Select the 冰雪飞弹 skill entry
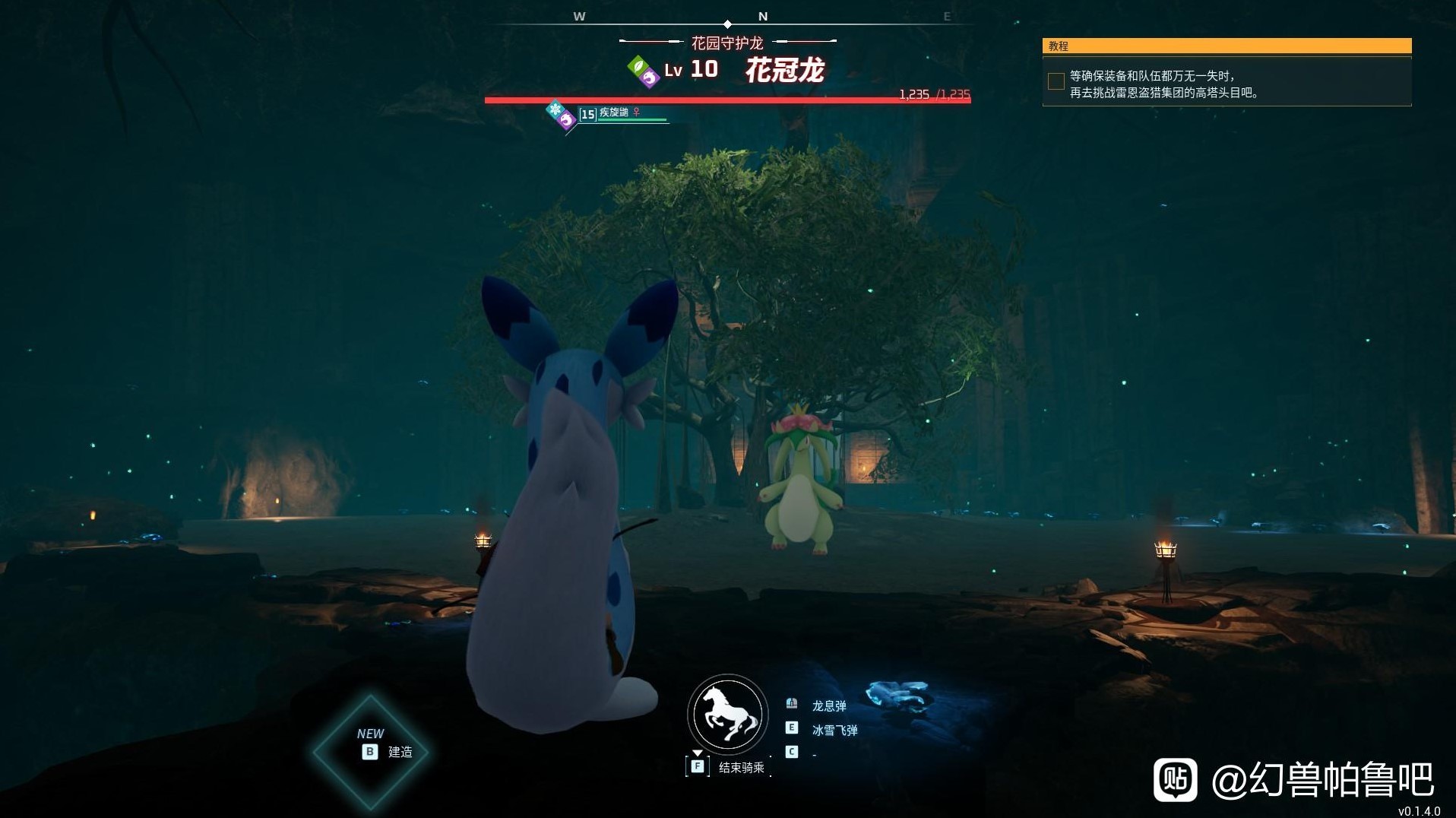The height and width of the screenshot is (818, 1456). (x=834, y=730)
